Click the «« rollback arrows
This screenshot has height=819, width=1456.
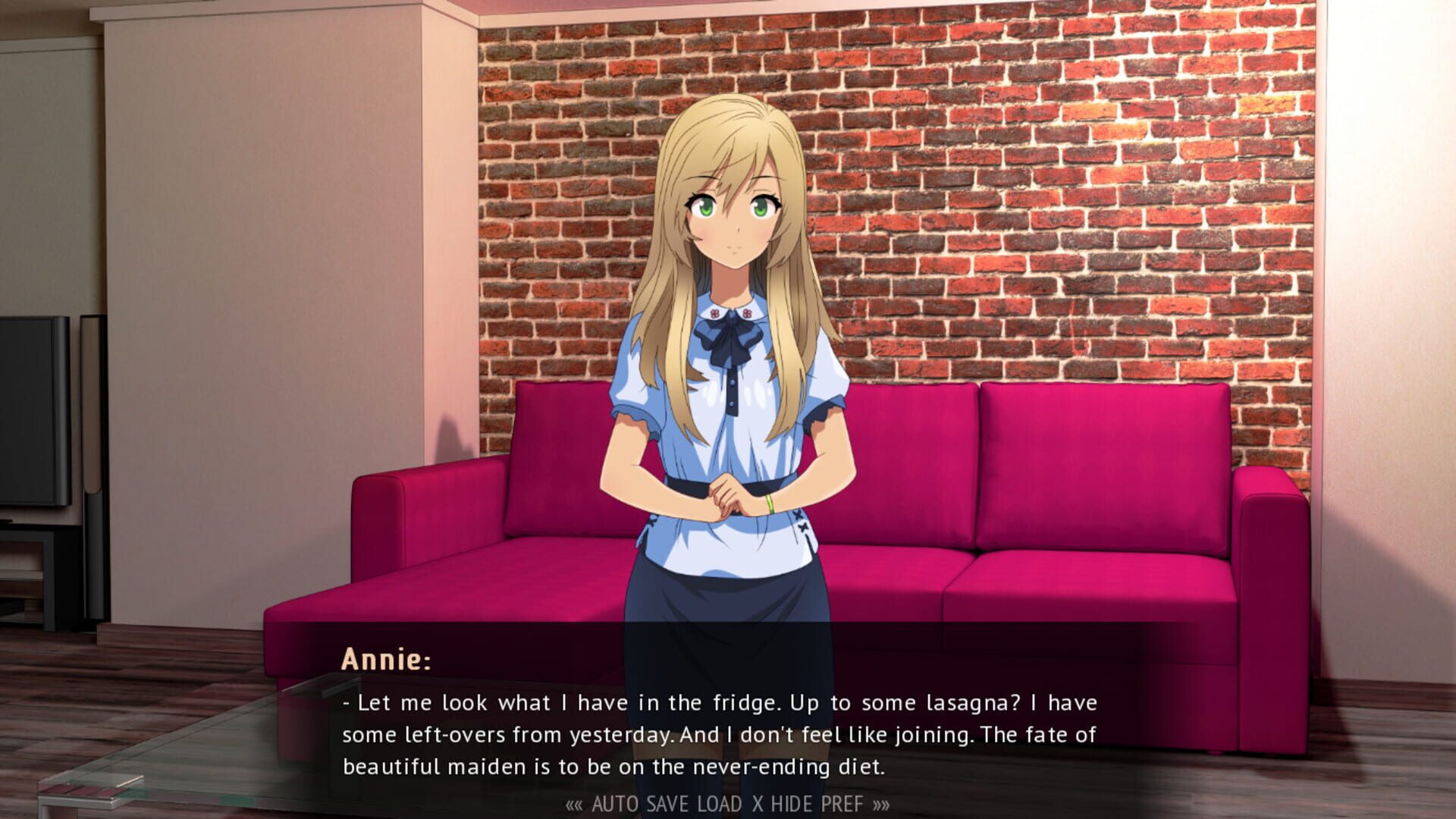[574, 802]
